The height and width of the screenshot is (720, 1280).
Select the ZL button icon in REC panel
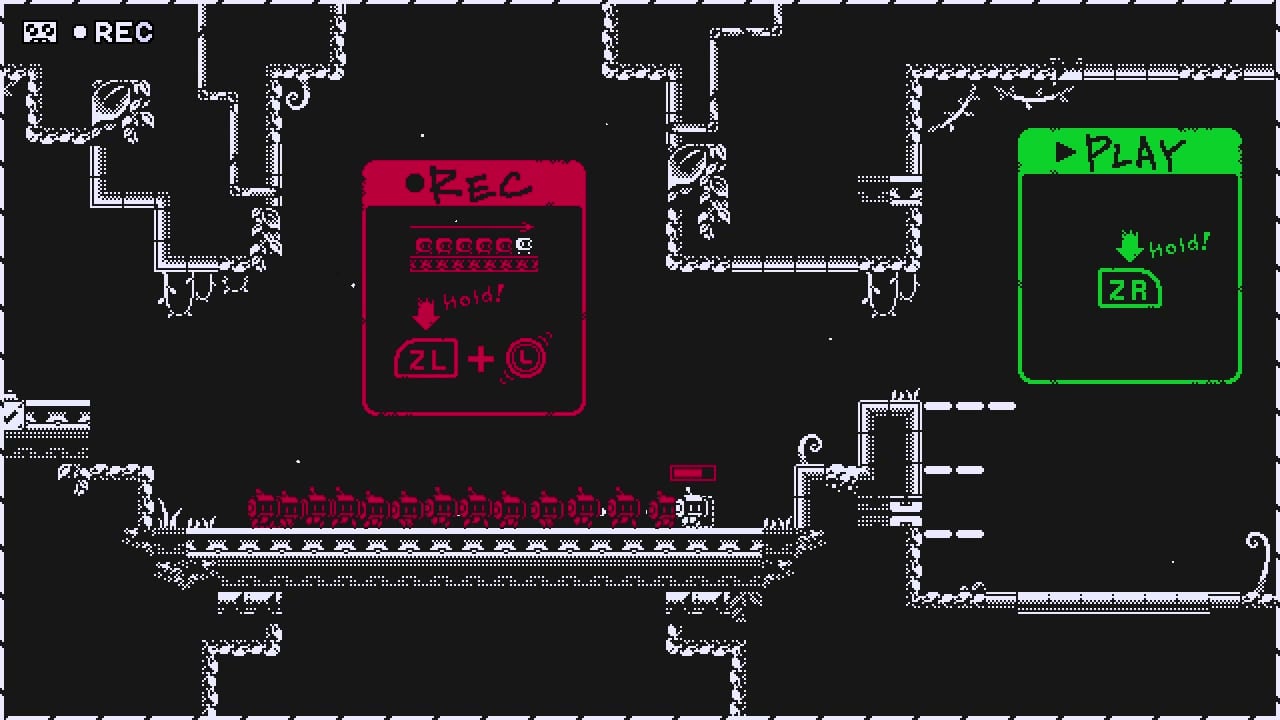coord(426,359)
